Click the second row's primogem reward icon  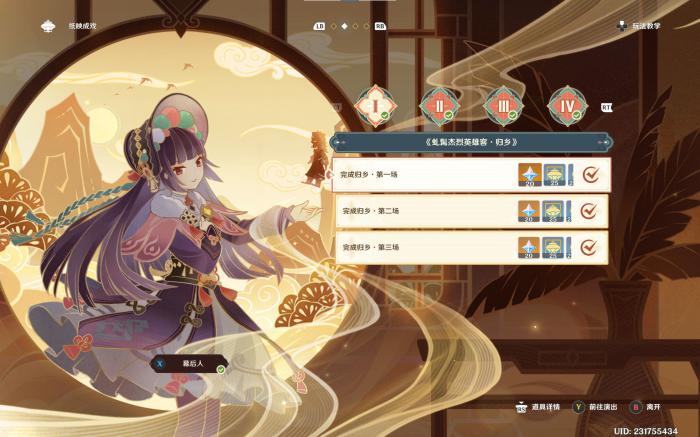tap(529, 211)
